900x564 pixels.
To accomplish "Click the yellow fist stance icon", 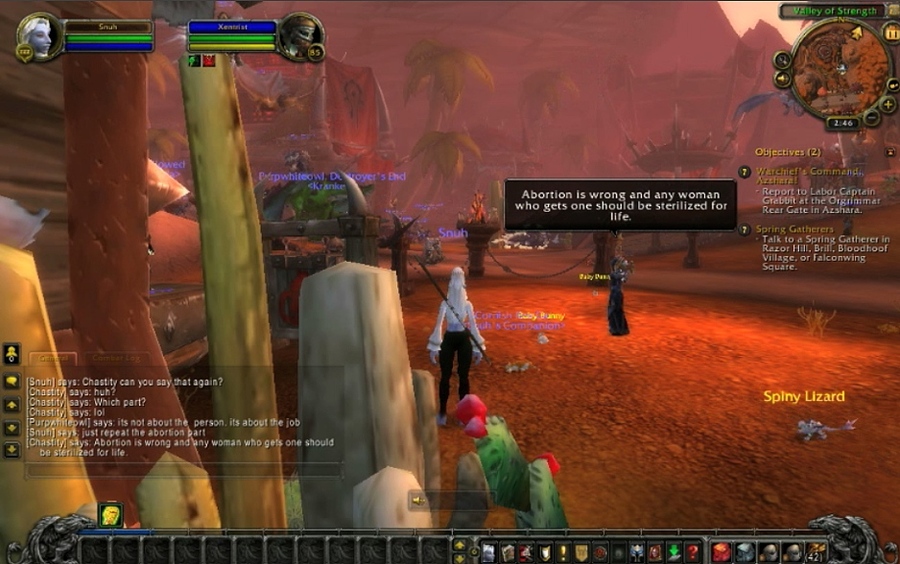I will point(109,514).
